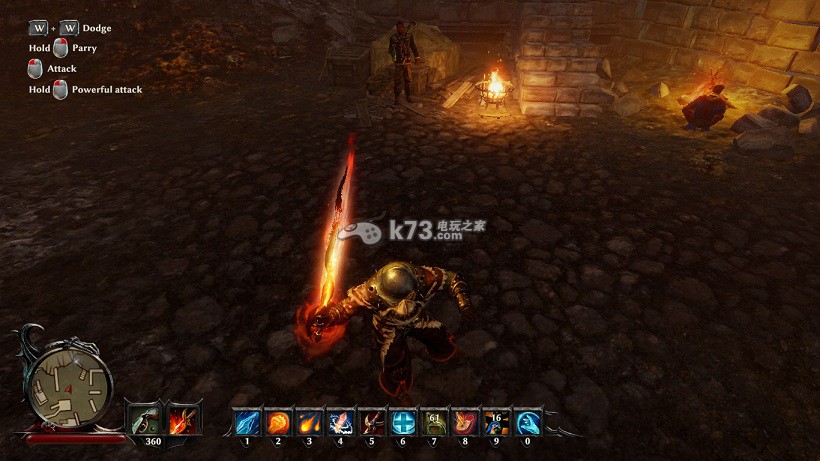820x461 pixels.
Task: Trigger the skill in hotbar slot 4
Action: pyautogui.click(x=340, y=422)
